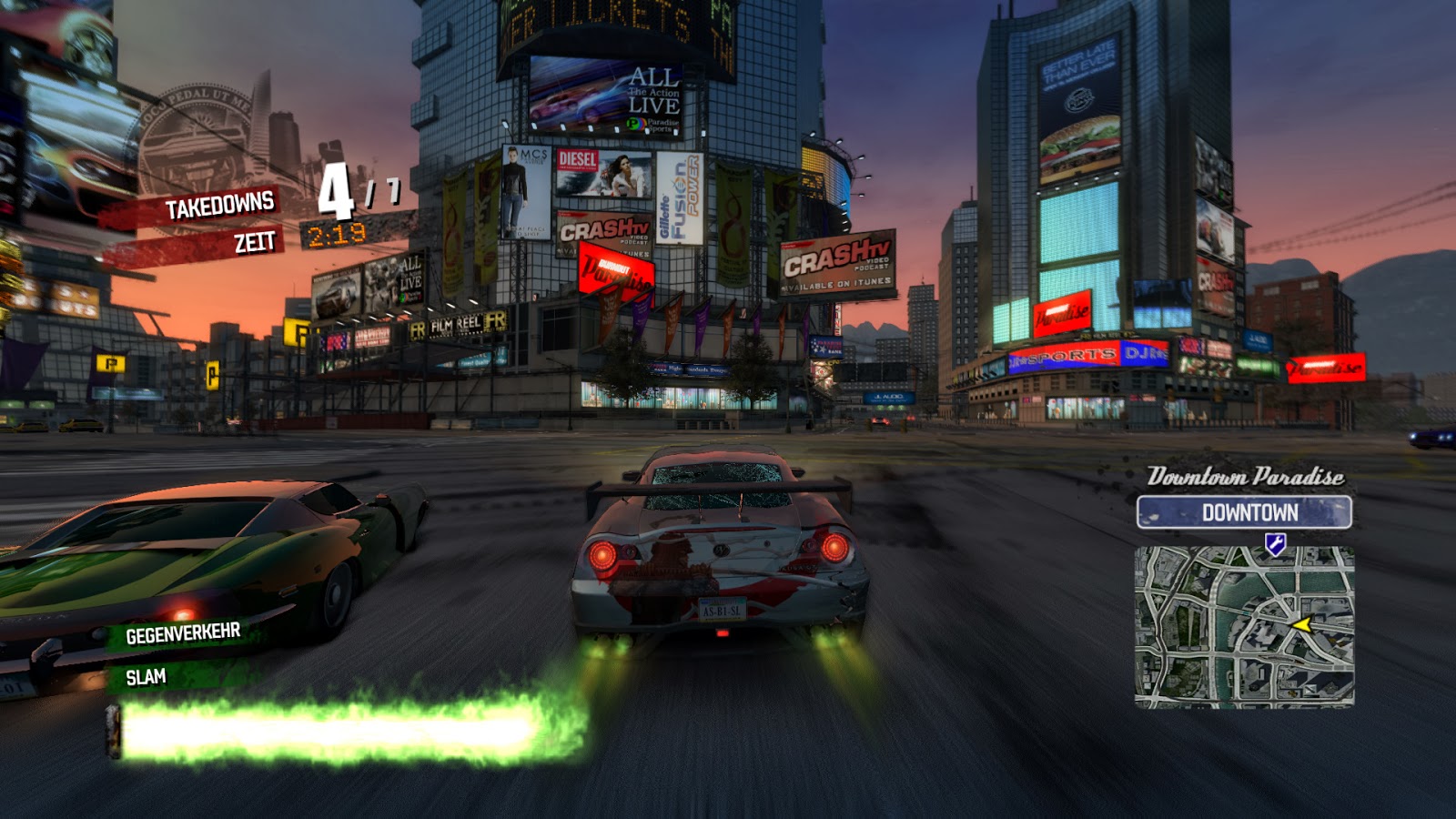Click the Available on iTunes link text
Viewport: 1456px width, 819px height.
pos(838,284)
